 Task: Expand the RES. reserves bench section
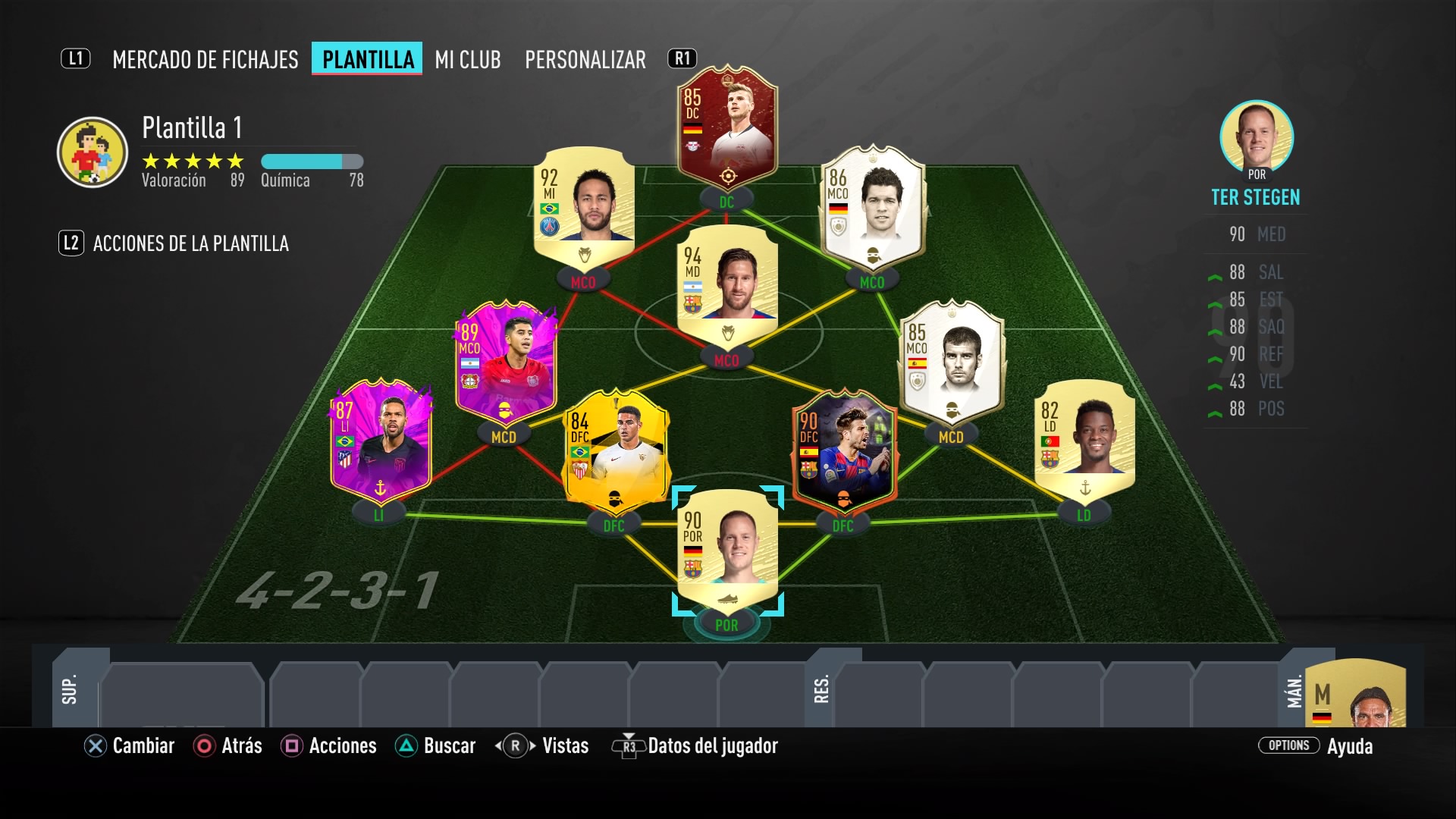821,690
